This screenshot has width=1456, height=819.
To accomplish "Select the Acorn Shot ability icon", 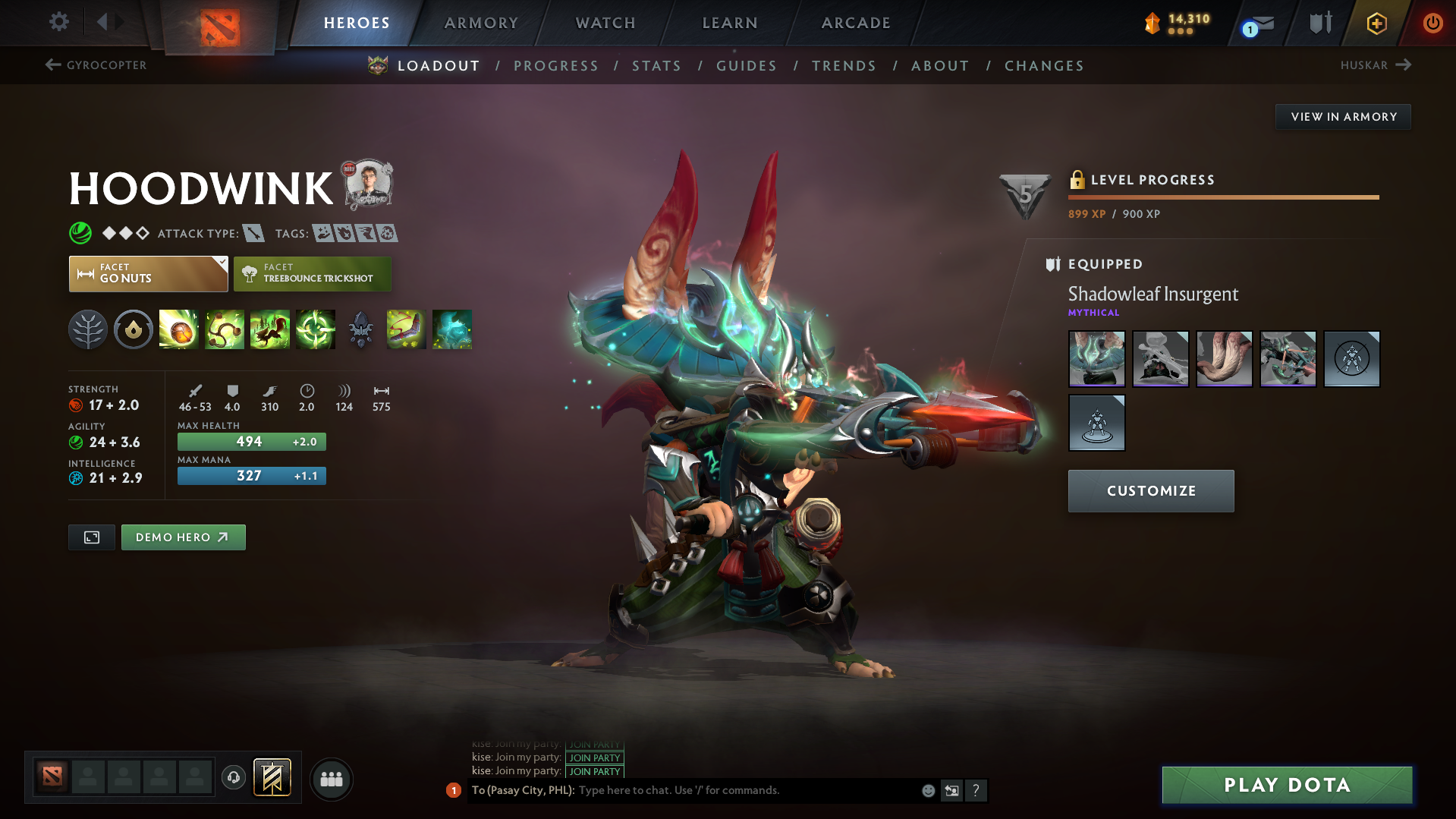I will click(178, 329).
